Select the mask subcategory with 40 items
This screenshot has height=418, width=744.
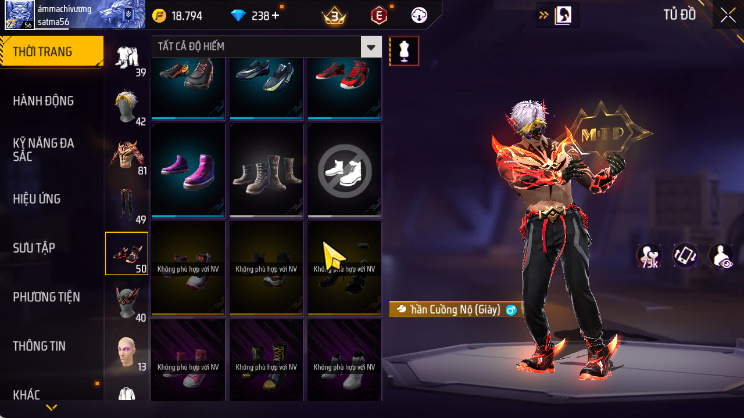(127, 302)
